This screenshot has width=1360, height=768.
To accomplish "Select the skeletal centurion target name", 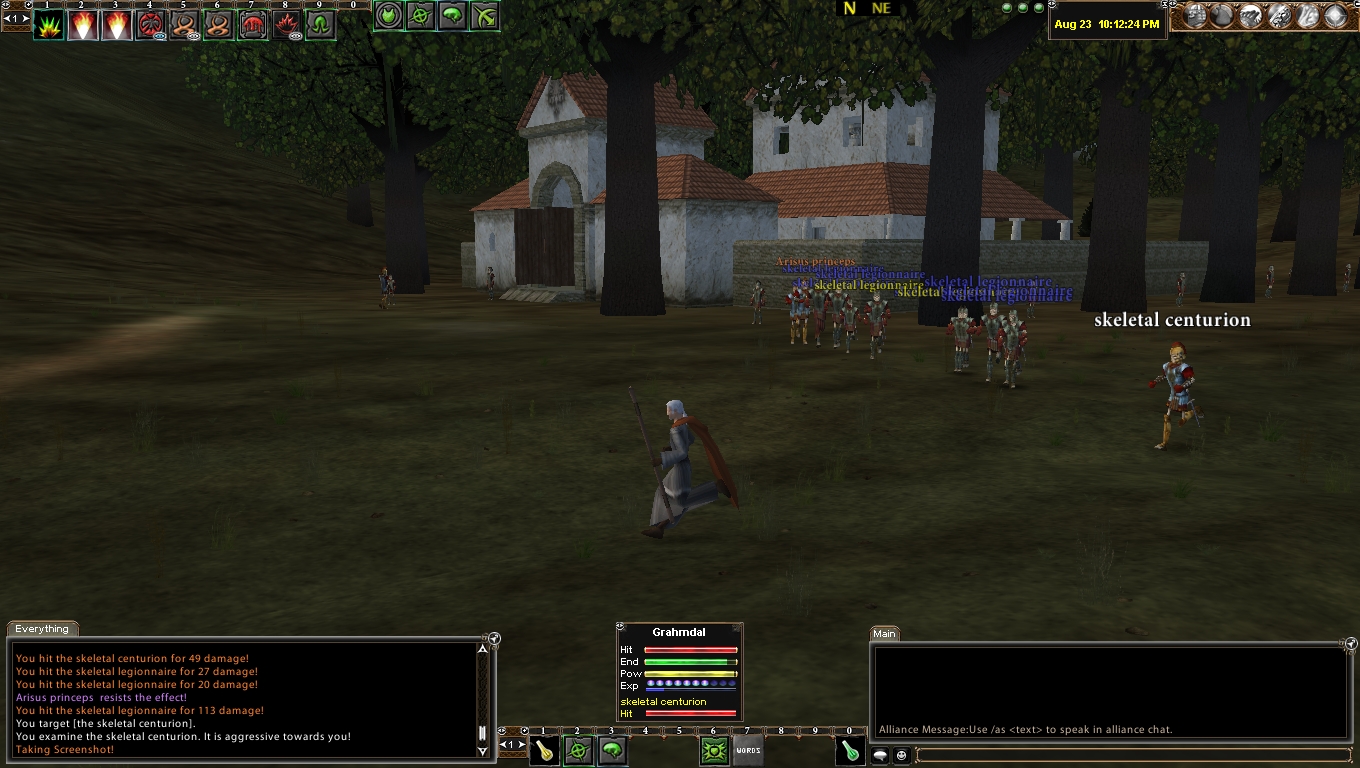I will (x=1172, y=320).
